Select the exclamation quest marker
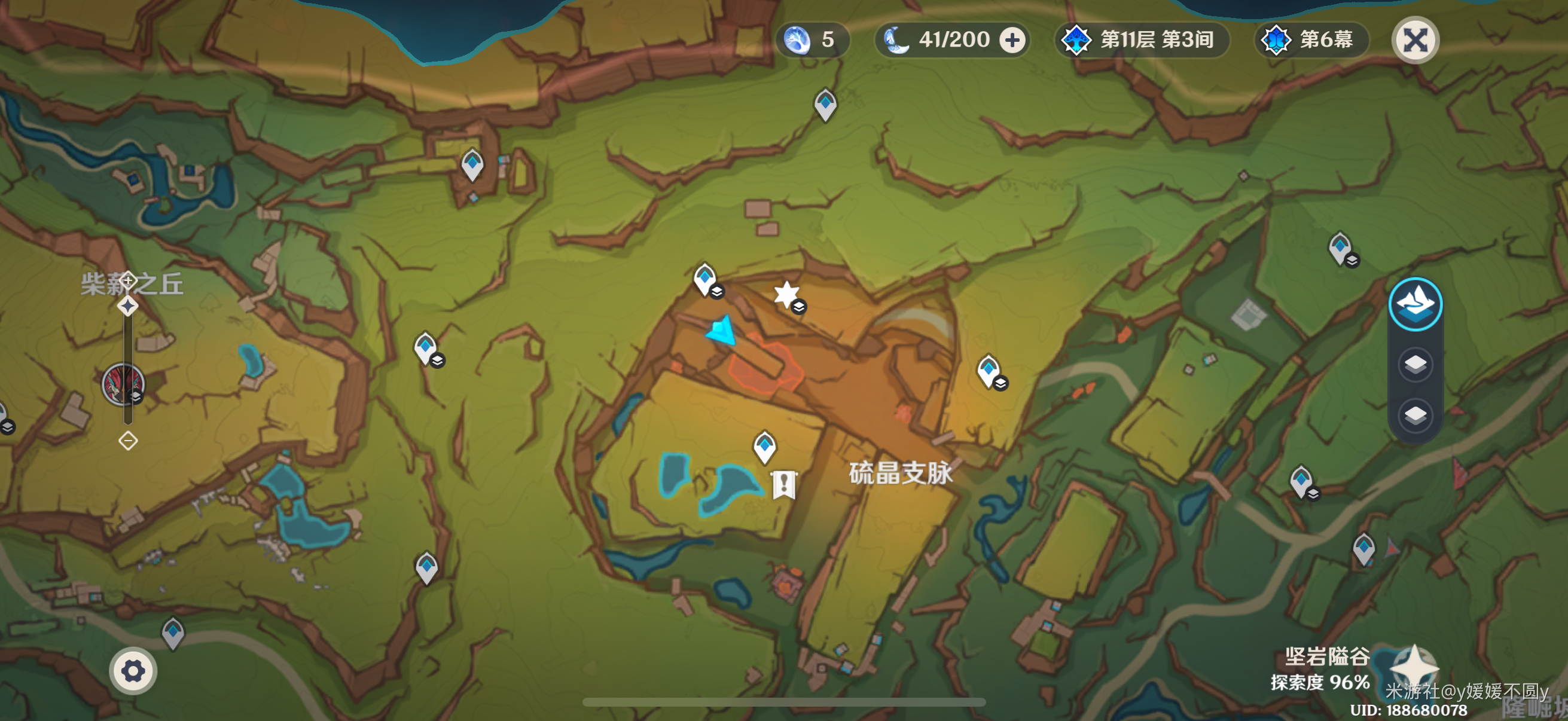The width and height of the screenshot is (1568, 721). click(783, 484)
